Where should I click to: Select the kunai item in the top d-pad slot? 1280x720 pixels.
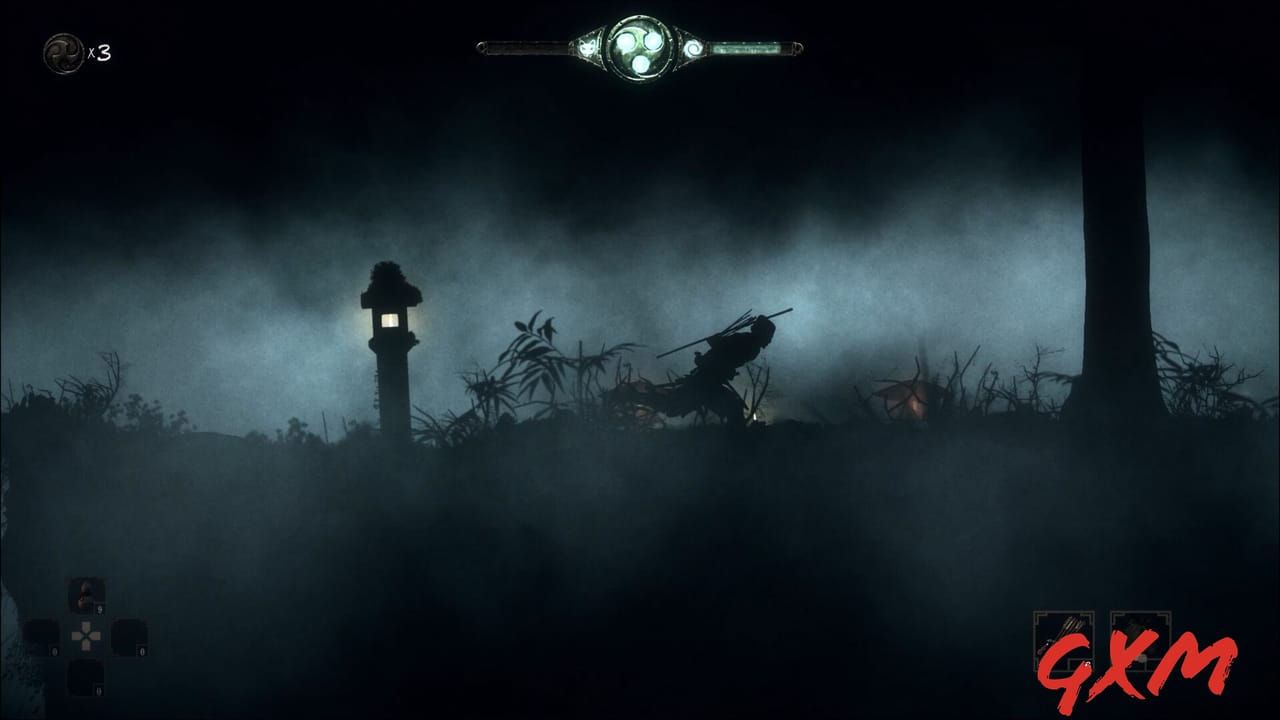[x=84, y=593]
